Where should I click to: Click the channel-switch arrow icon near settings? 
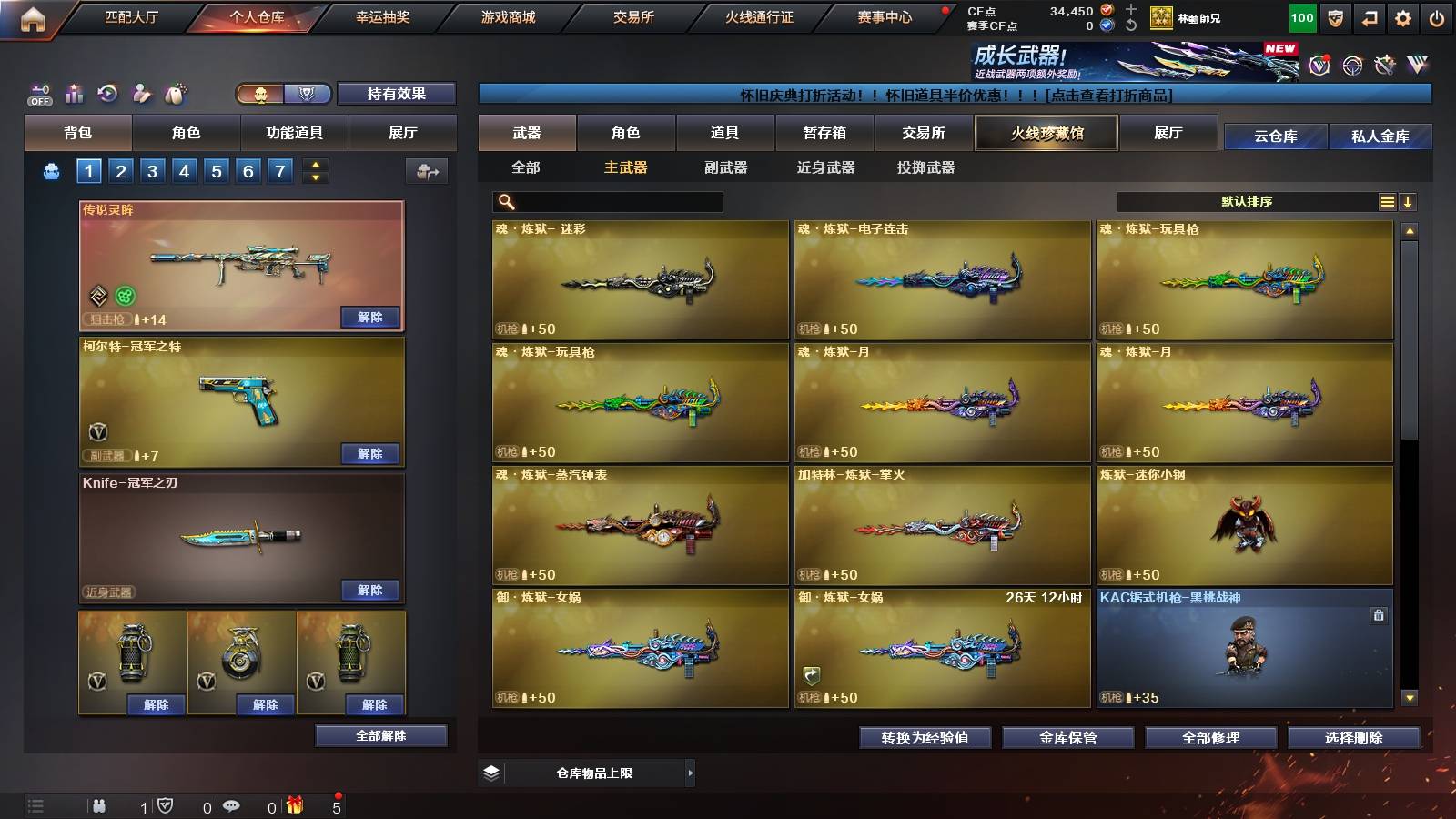[1369, 16]
